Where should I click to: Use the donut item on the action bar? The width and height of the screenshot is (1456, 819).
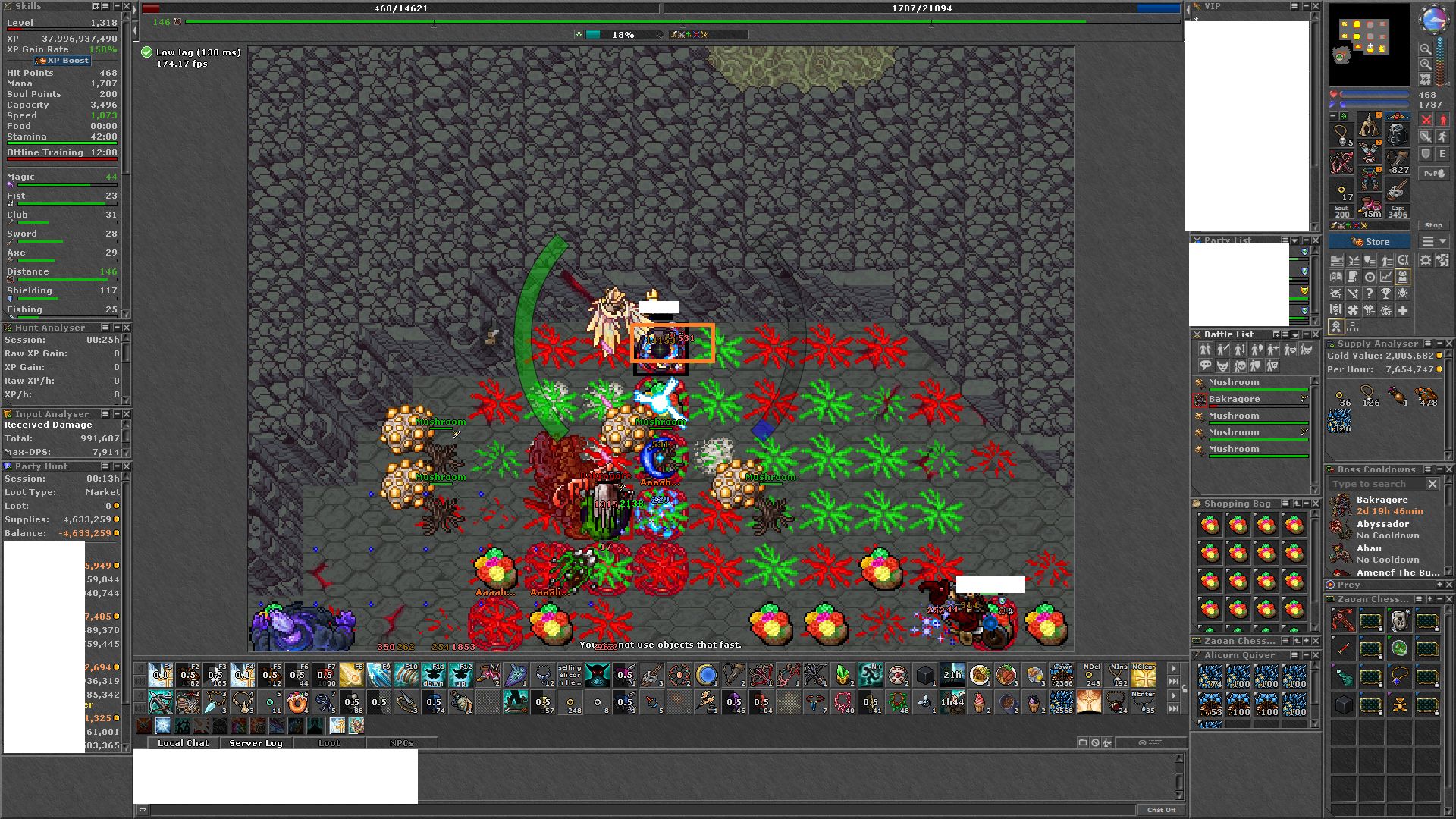(x=297, y=702)
